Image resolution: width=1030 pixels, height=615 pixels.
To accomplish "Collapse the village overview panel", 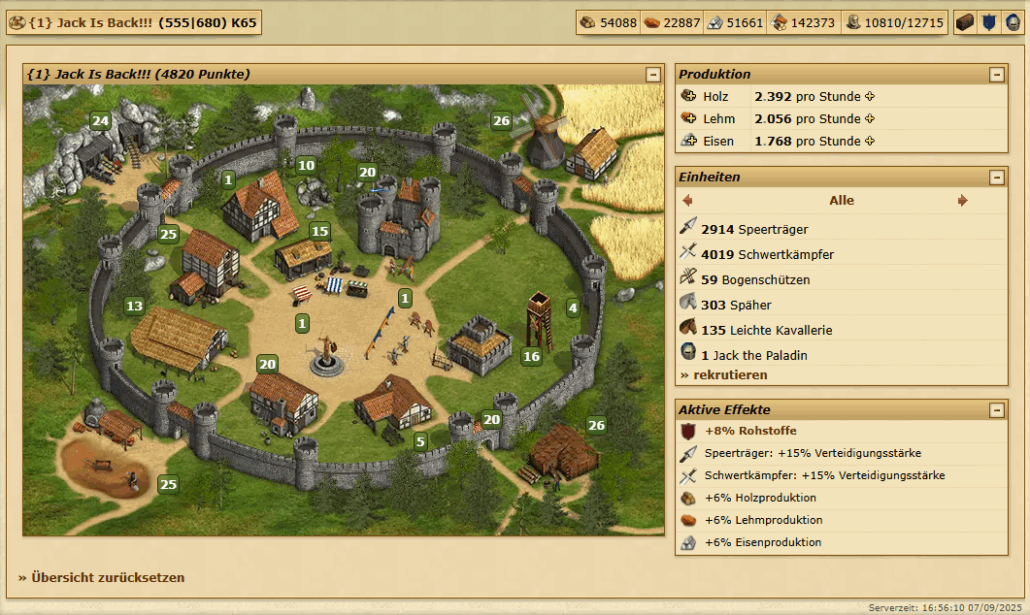I will pyautogui.click(x=653, y=74).
